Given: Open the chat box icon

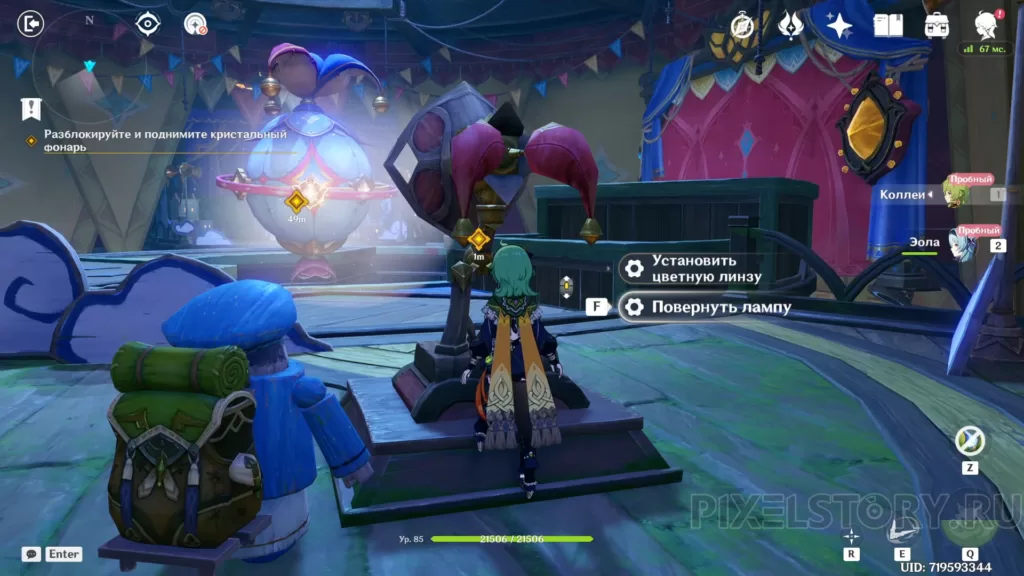Looking at the screenshot, I should point(31,553).
